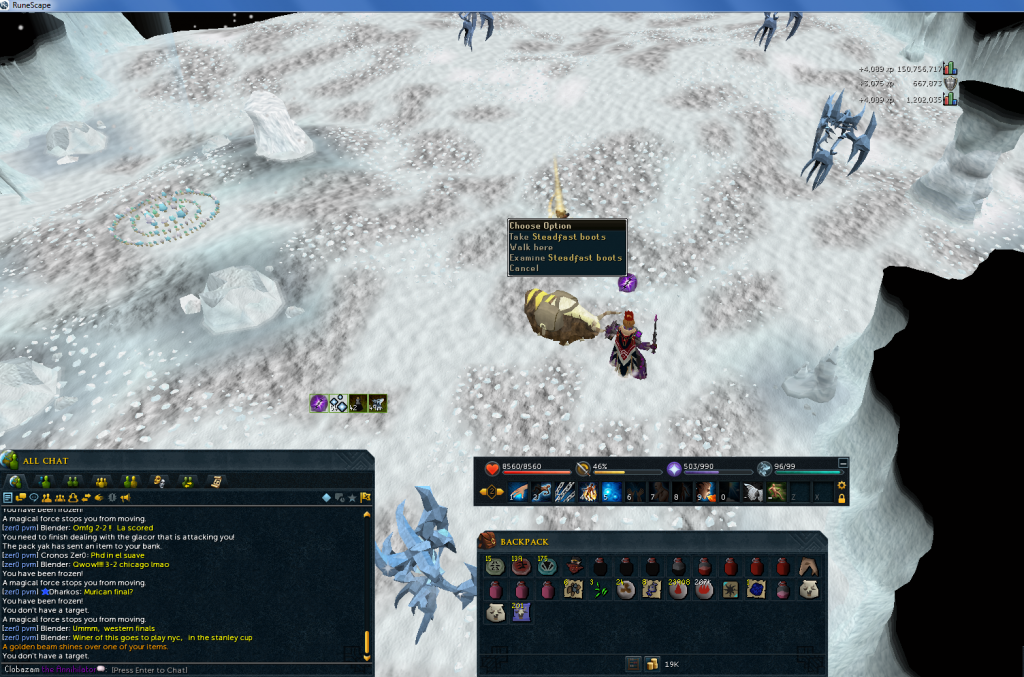Open action bar settings gear
This screenshot has height=677, width=1024.
(x=842, y=485)
